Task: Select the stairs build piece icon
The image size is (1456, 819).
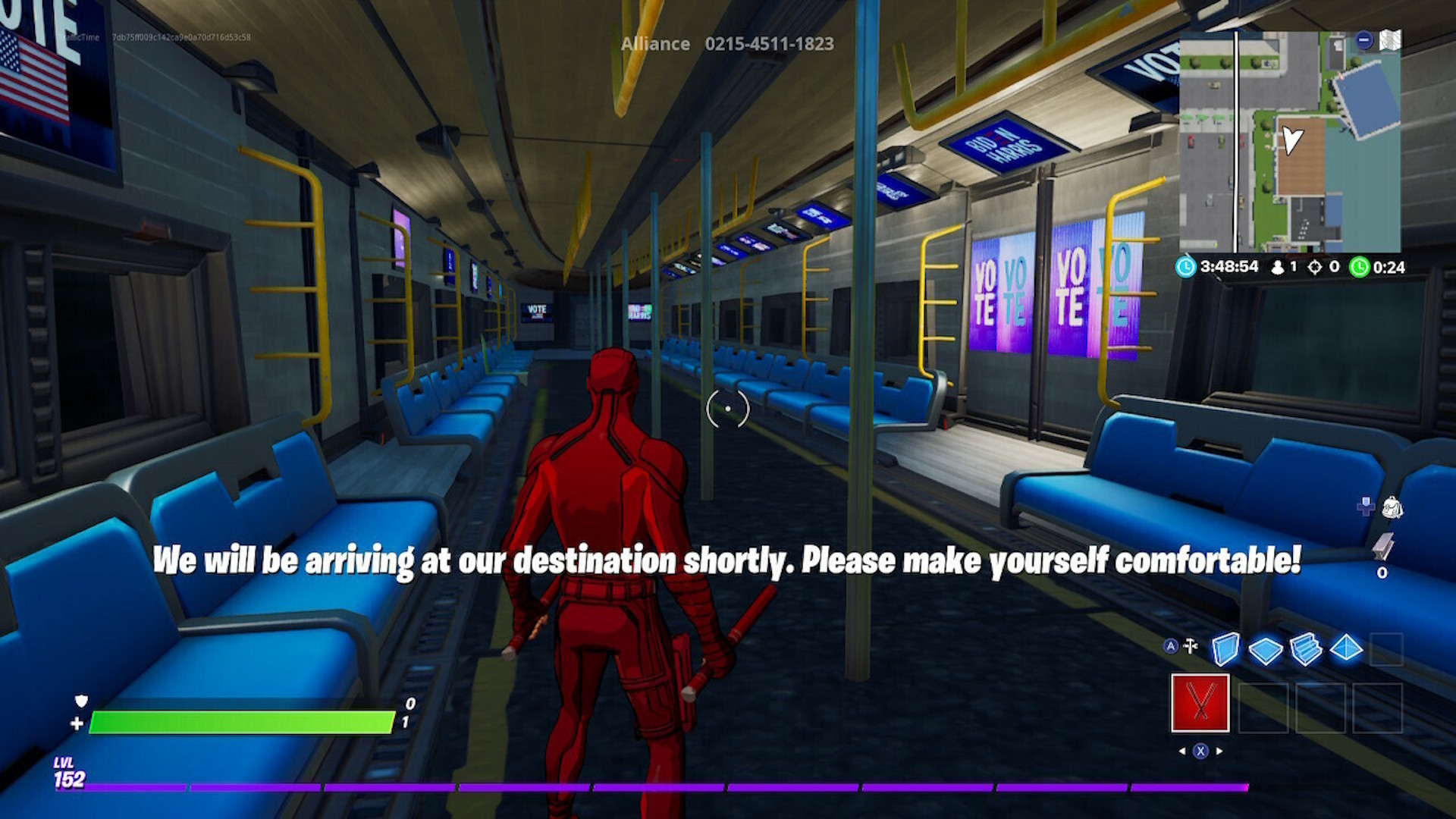Action: 1306,649
